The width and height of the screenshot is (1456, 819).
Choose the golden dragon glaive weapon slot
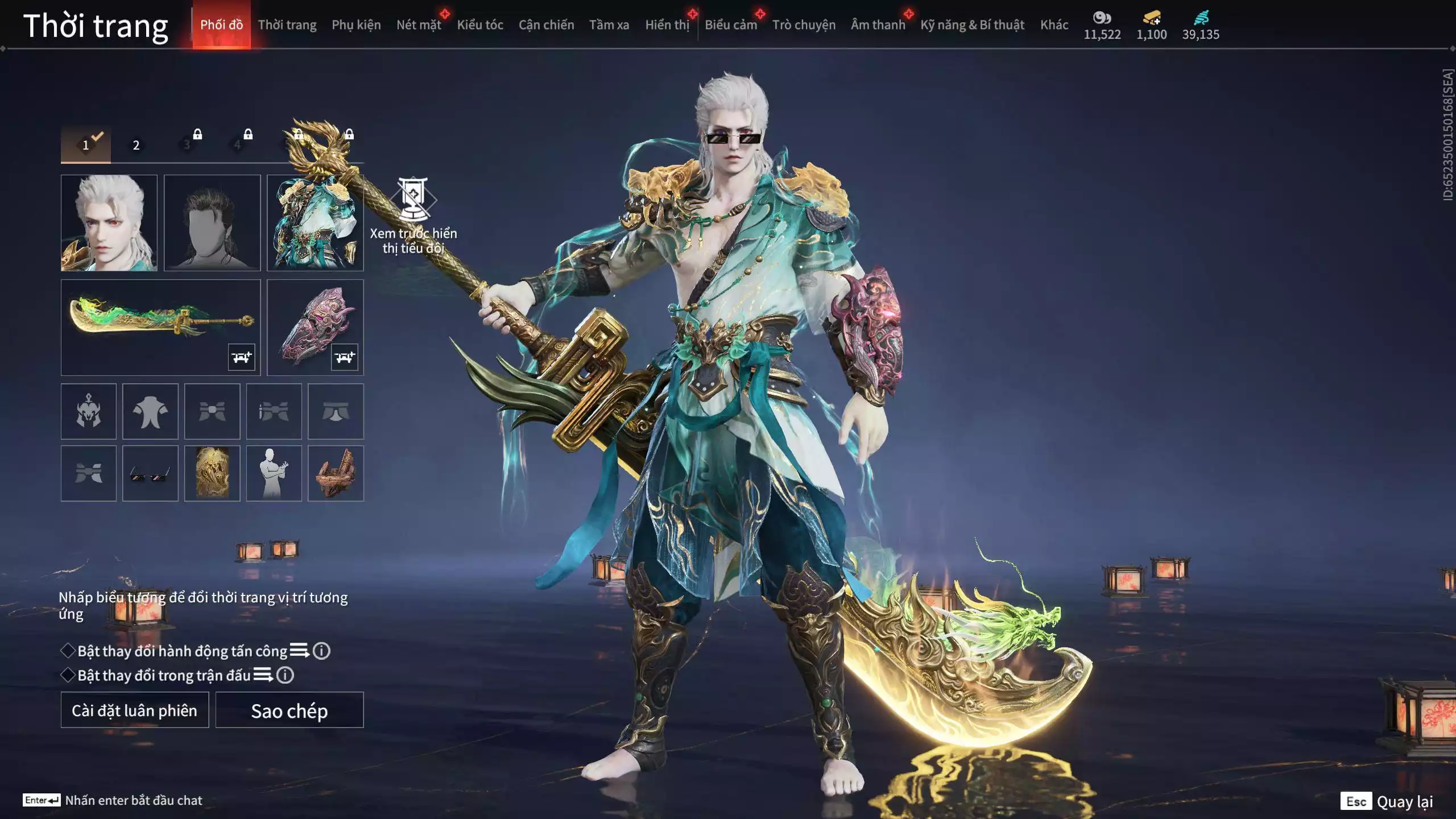(160, 327)
